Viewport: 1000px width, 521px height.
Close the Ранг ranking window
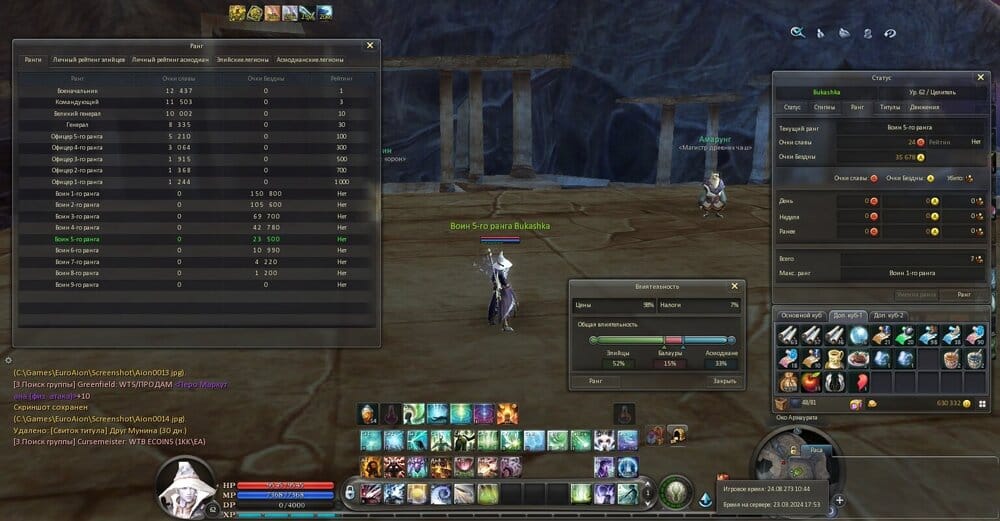point(370,45)
